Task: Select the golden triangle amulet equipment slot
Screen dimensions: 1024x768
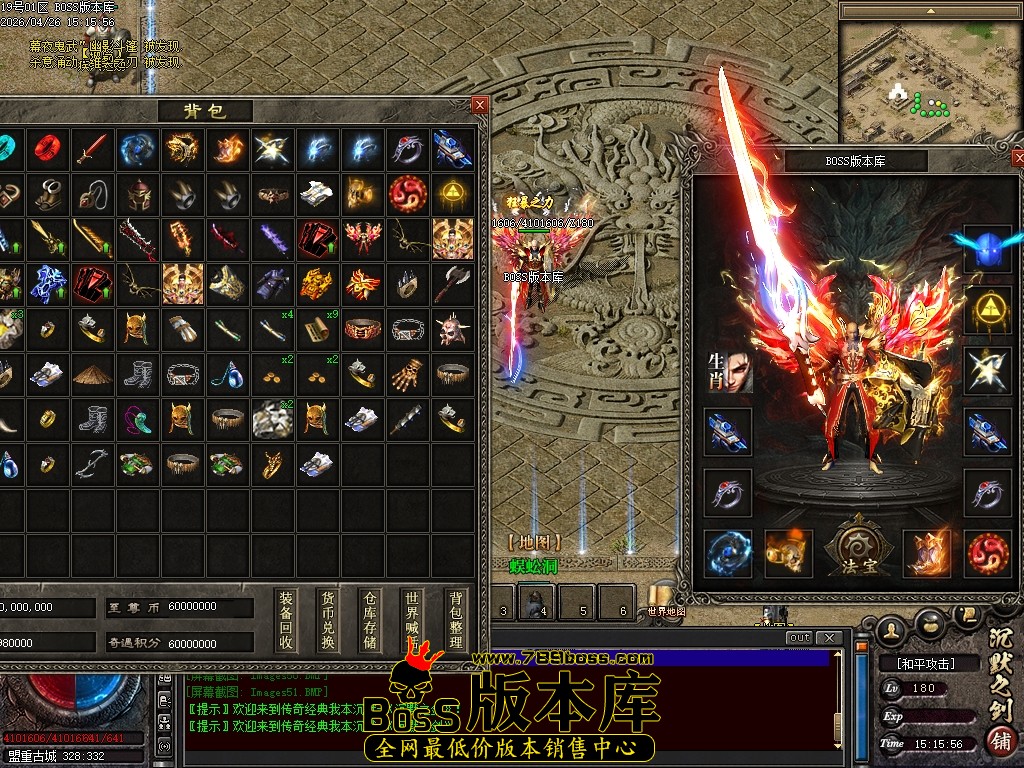Action: 988,310
